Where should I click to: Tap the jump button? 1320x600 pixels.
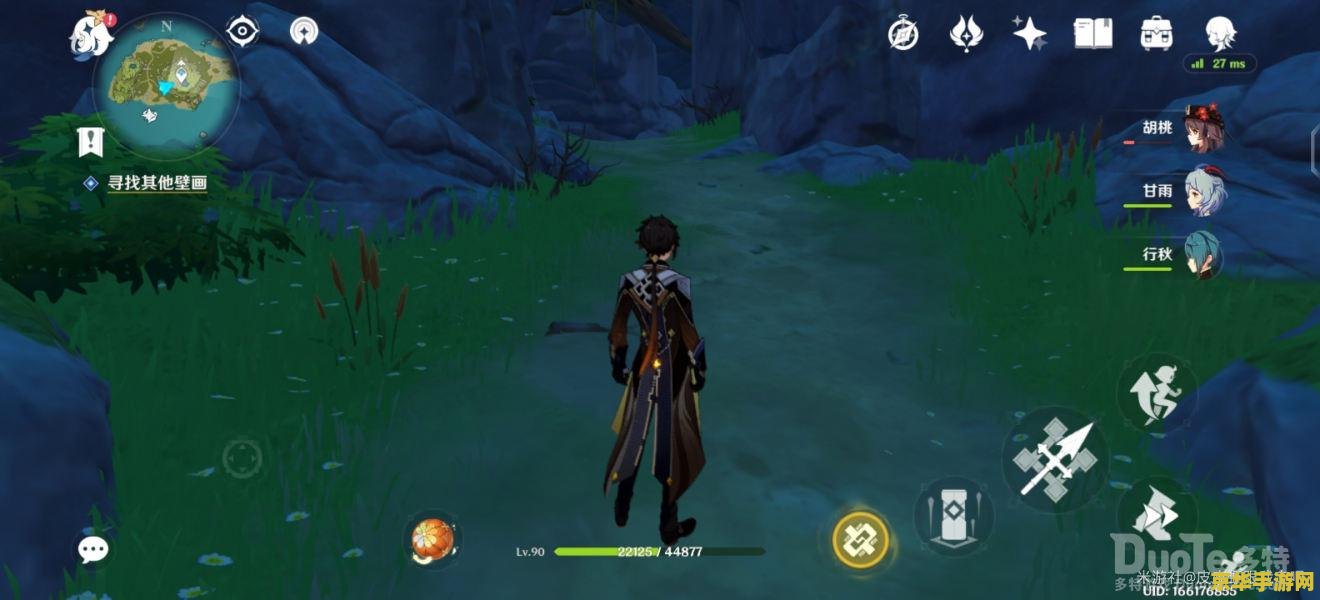1157,516
